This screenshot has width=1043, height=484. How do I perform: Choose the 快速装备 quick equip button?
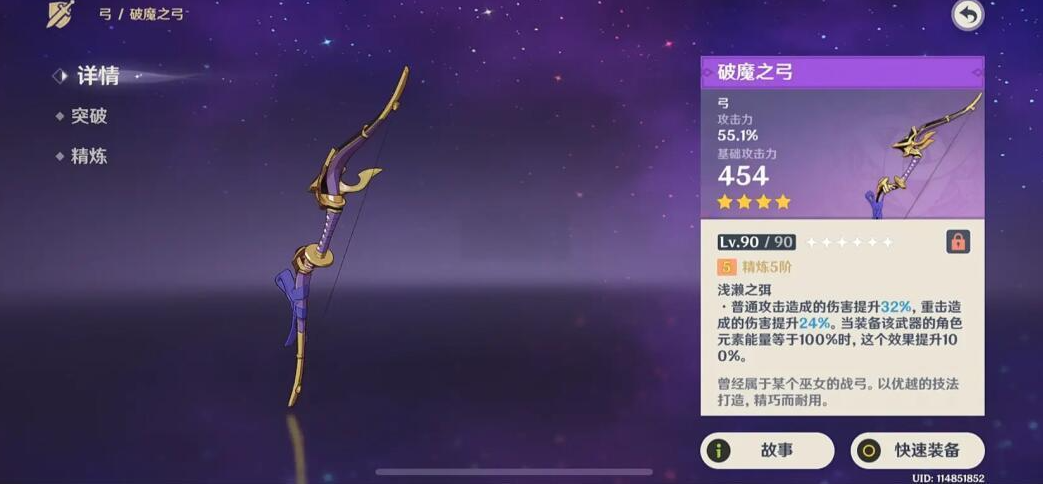pos(917,451)
